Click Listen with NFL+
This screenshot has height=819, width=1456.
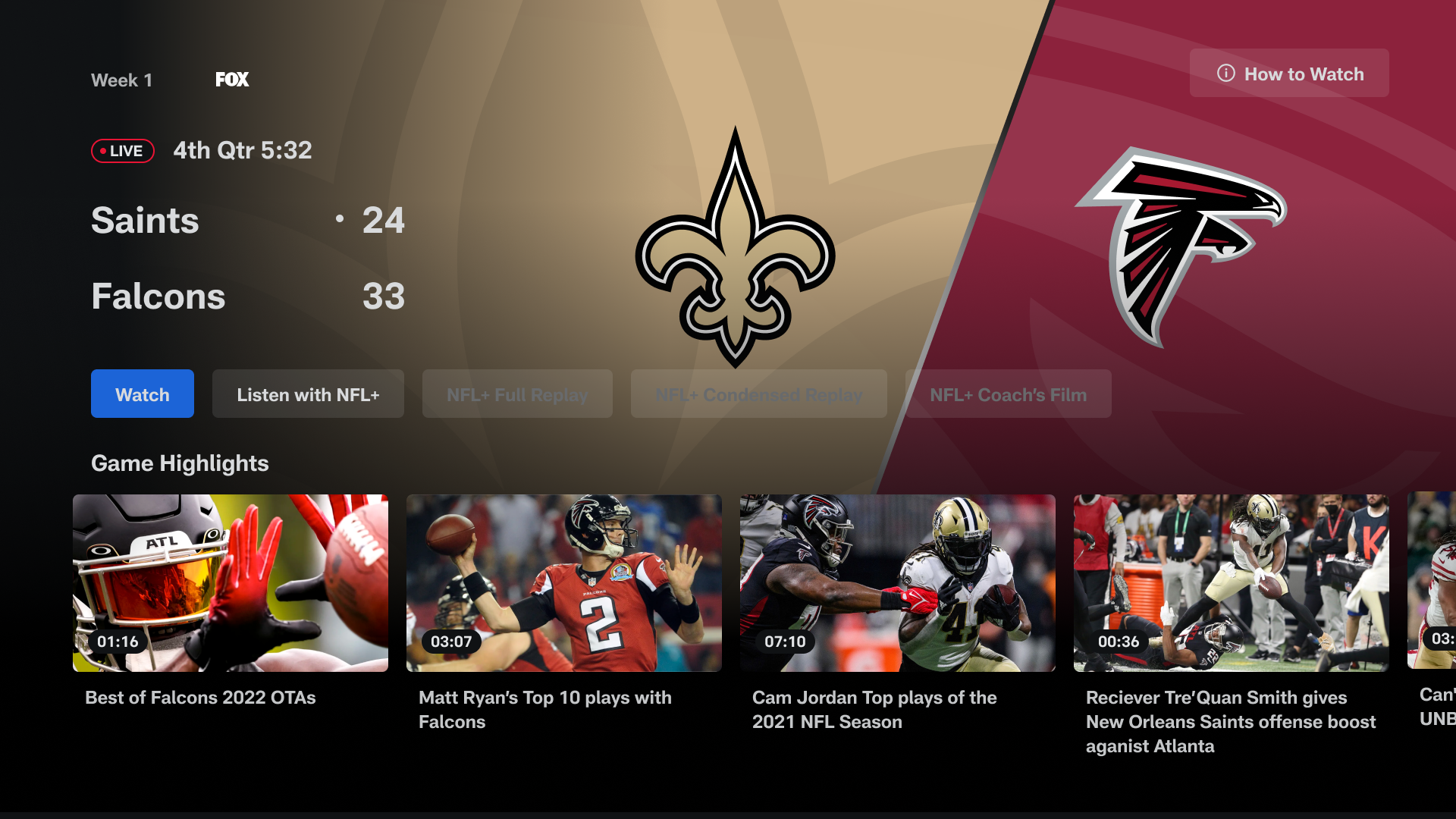tap(308, 394)
